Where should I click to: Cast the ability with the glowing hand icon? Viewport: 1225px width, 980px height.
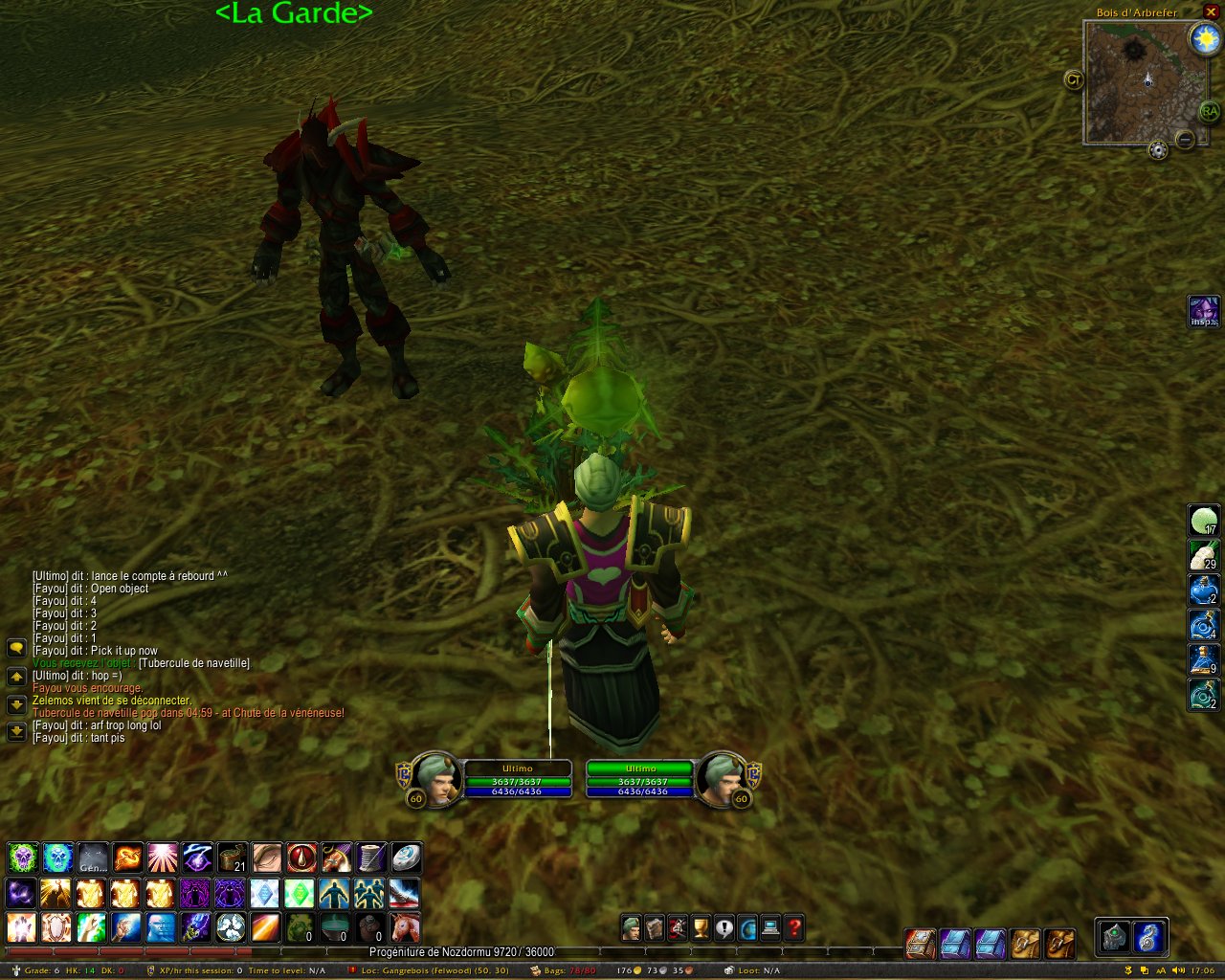click(x=22, y=927)
